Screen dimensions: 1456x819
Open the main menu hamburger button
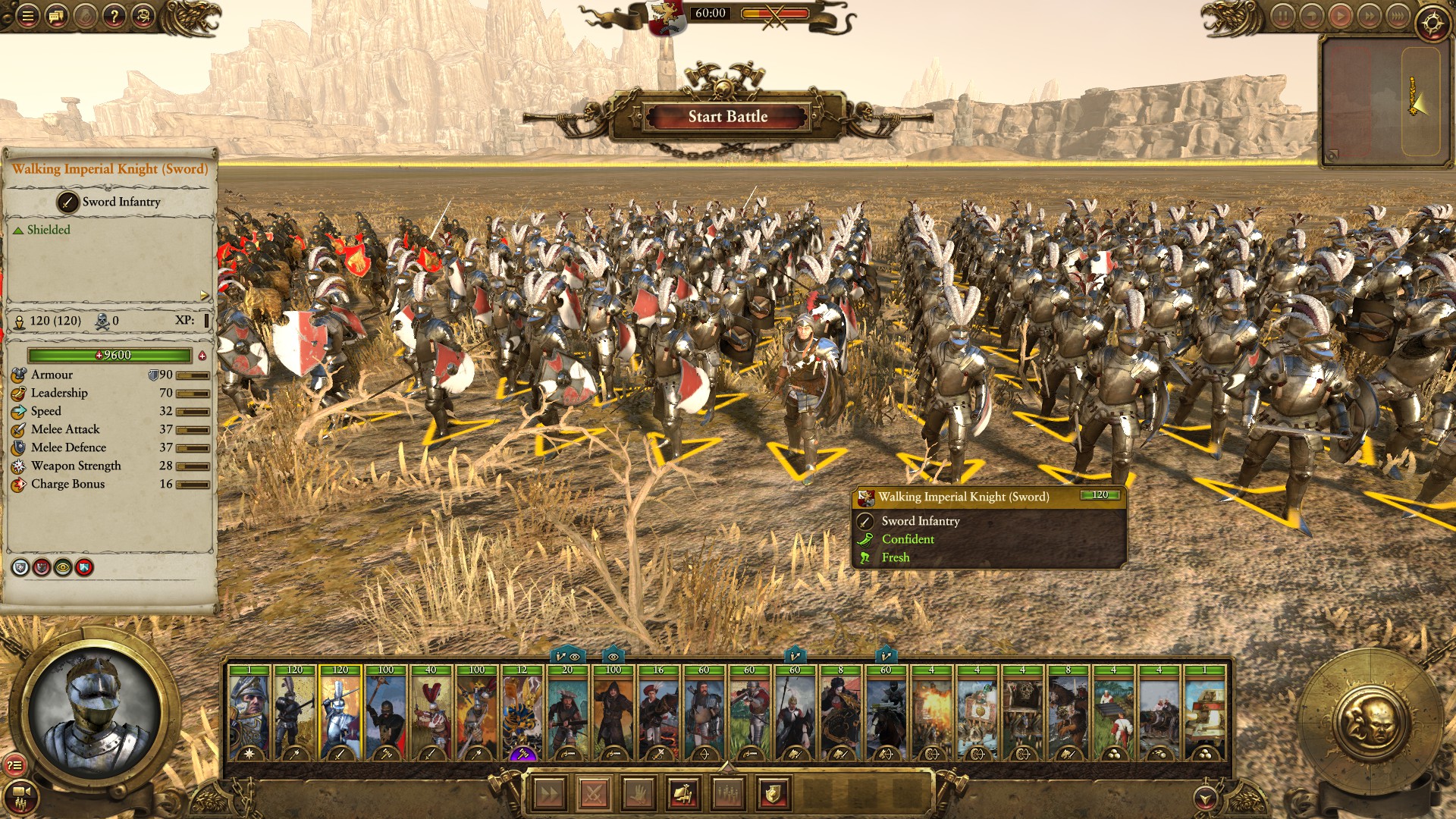(27, 15)
